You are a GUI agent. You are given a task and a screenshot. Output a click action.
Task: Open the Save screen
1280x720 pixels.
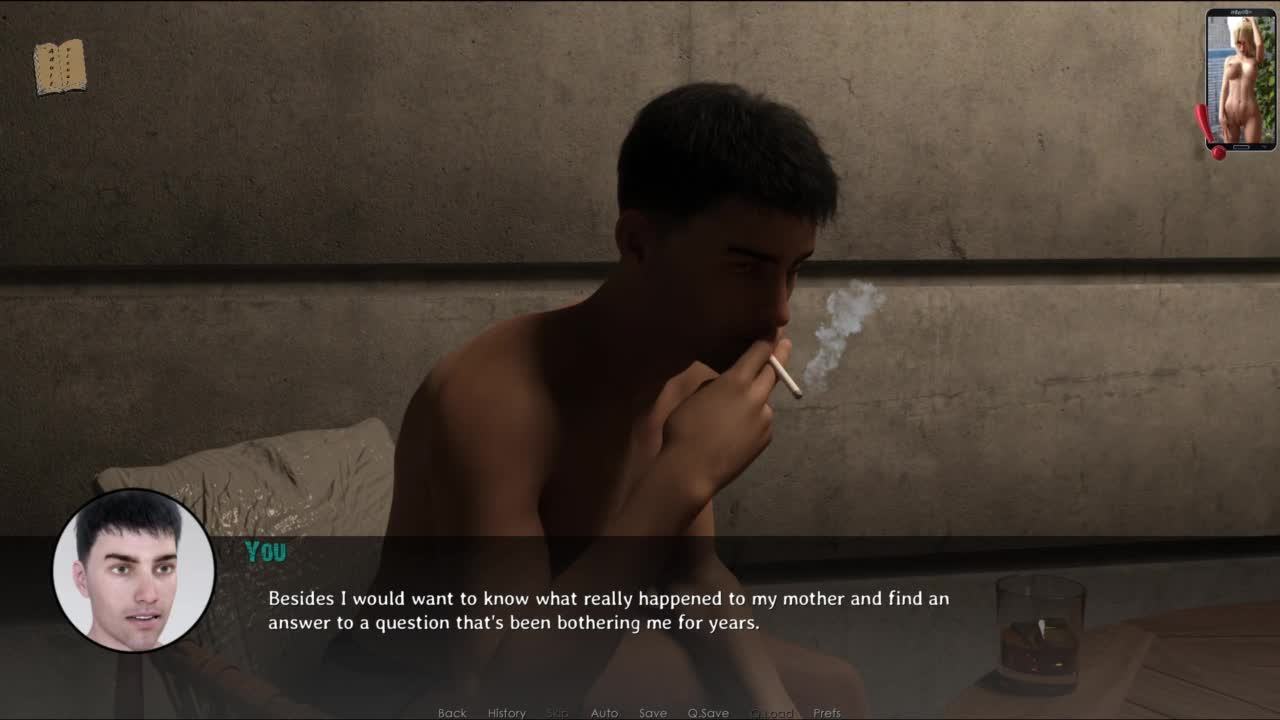click(653, 713)
